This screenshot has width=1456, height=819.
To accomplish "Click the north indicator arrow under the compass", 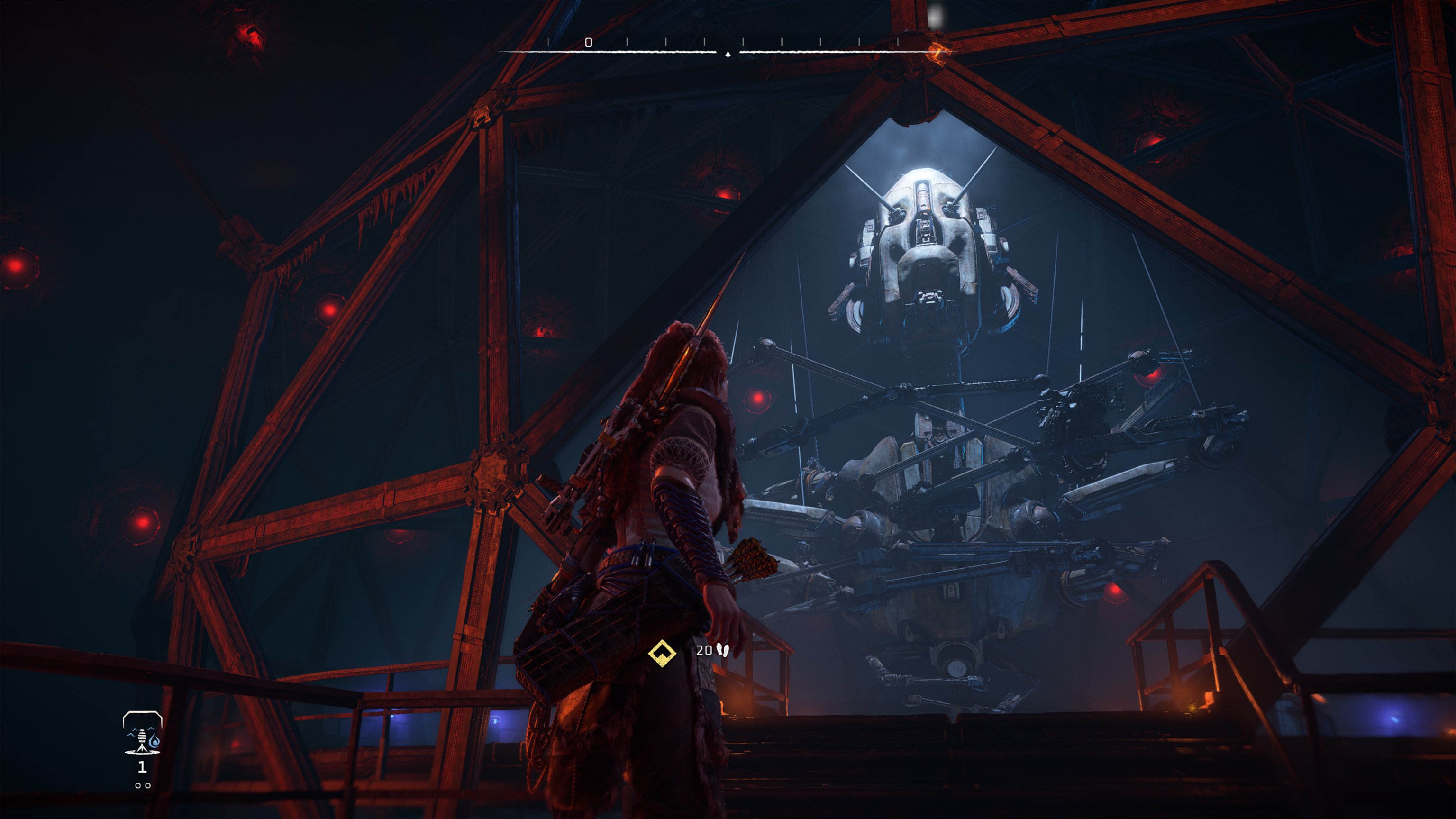I will click(728, 54).
